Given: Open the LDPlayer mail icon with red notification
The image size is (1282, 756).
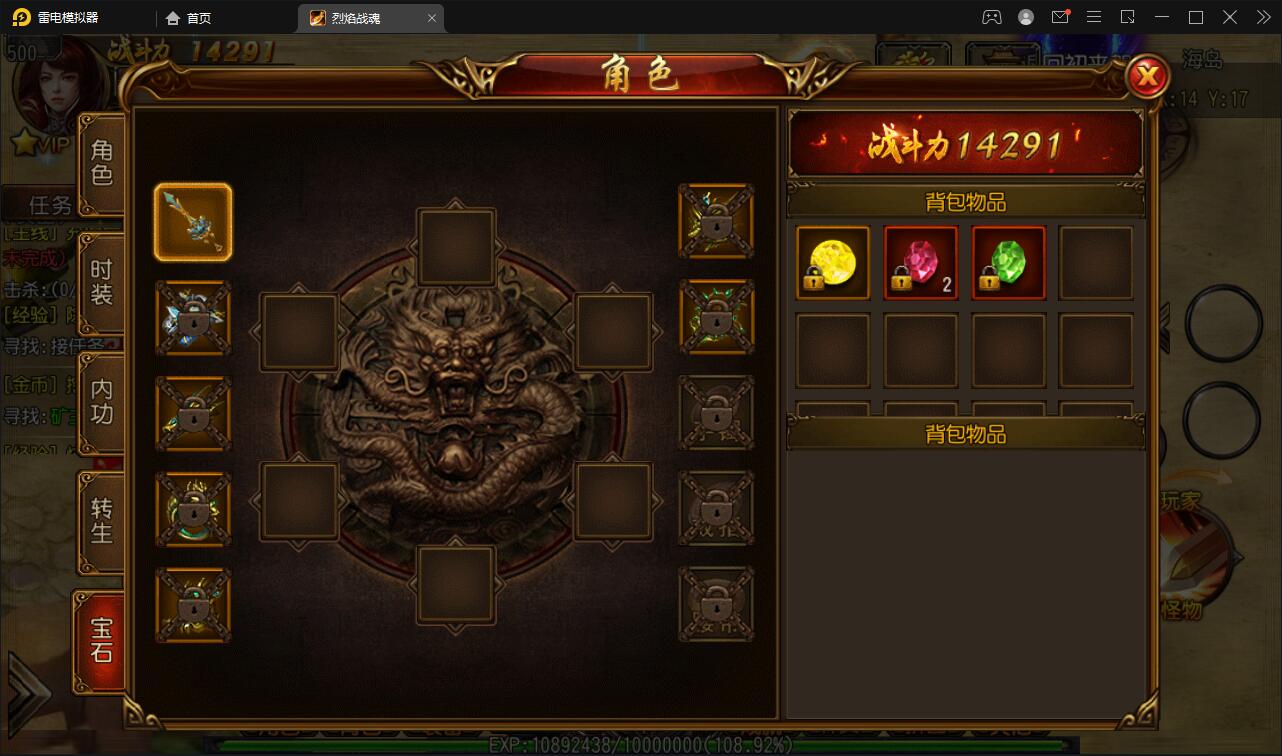Looking at the screenshot, I should [x=1062, y=17].
